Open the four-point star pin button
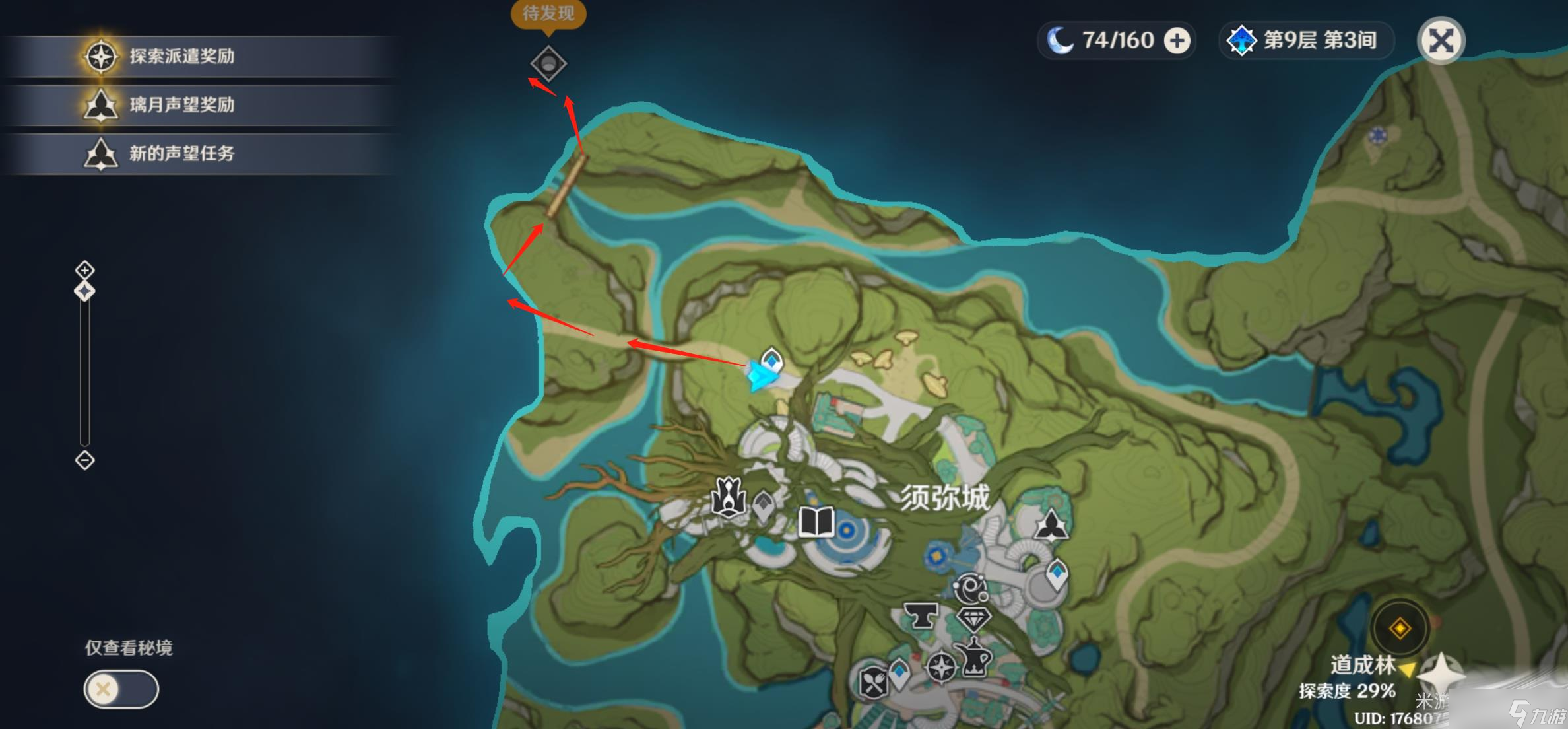Viewport: 1568px width, 729px height. [x=1441, y=675]
